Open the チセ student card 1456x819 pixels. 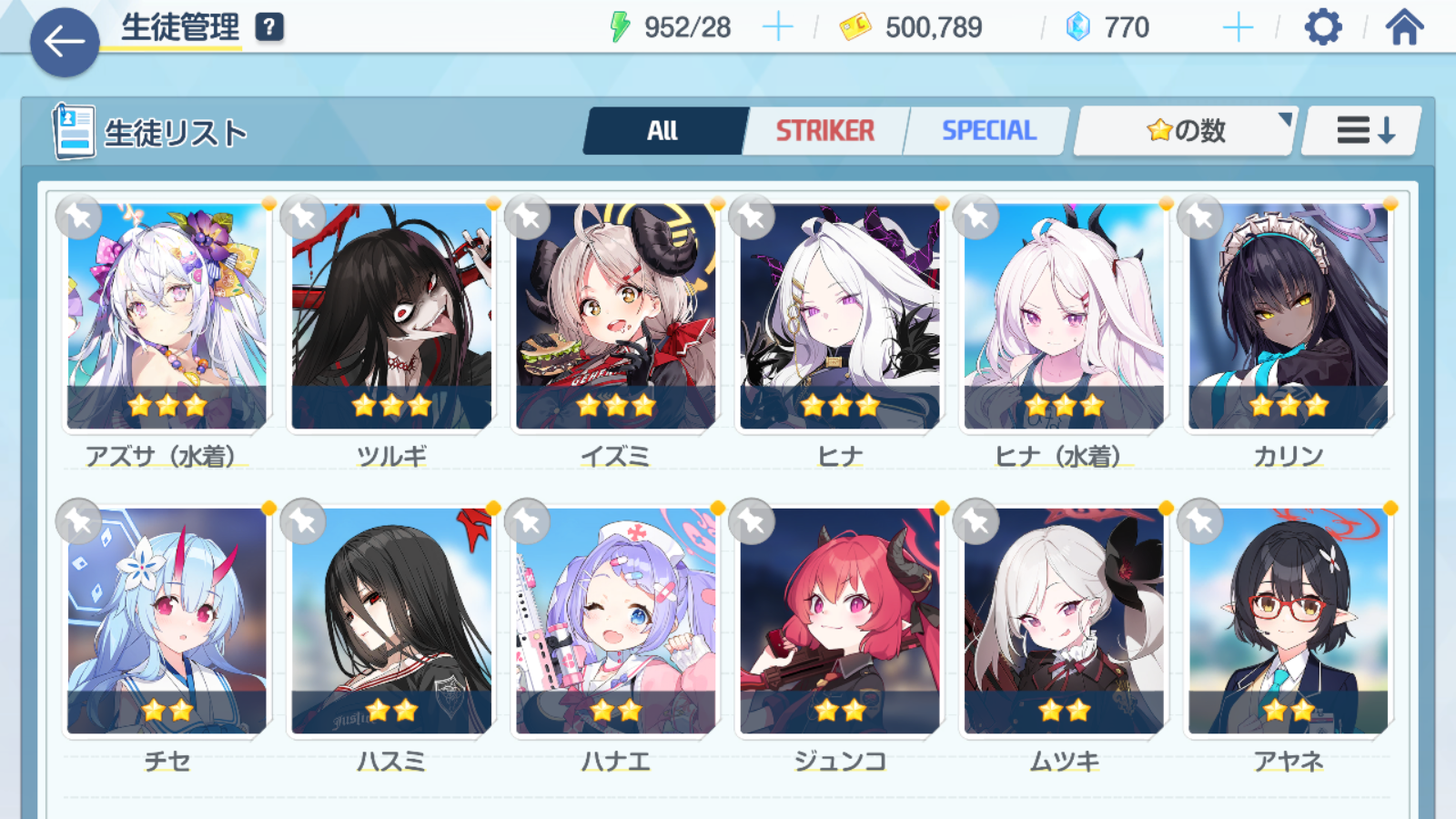167,621
